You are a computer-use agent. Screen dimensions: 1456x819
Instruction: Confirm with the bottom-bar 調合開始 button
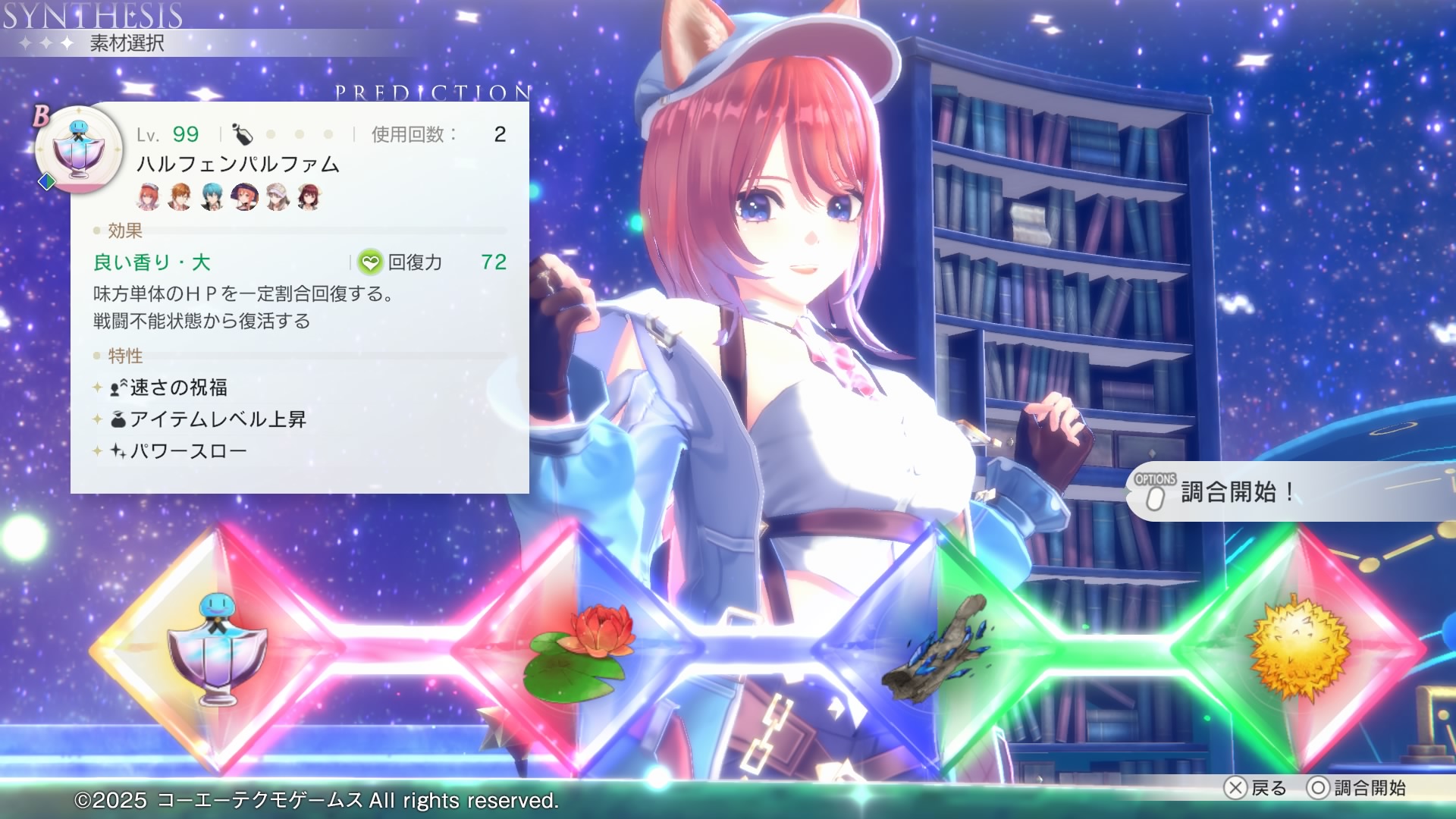click(1357, 788)
